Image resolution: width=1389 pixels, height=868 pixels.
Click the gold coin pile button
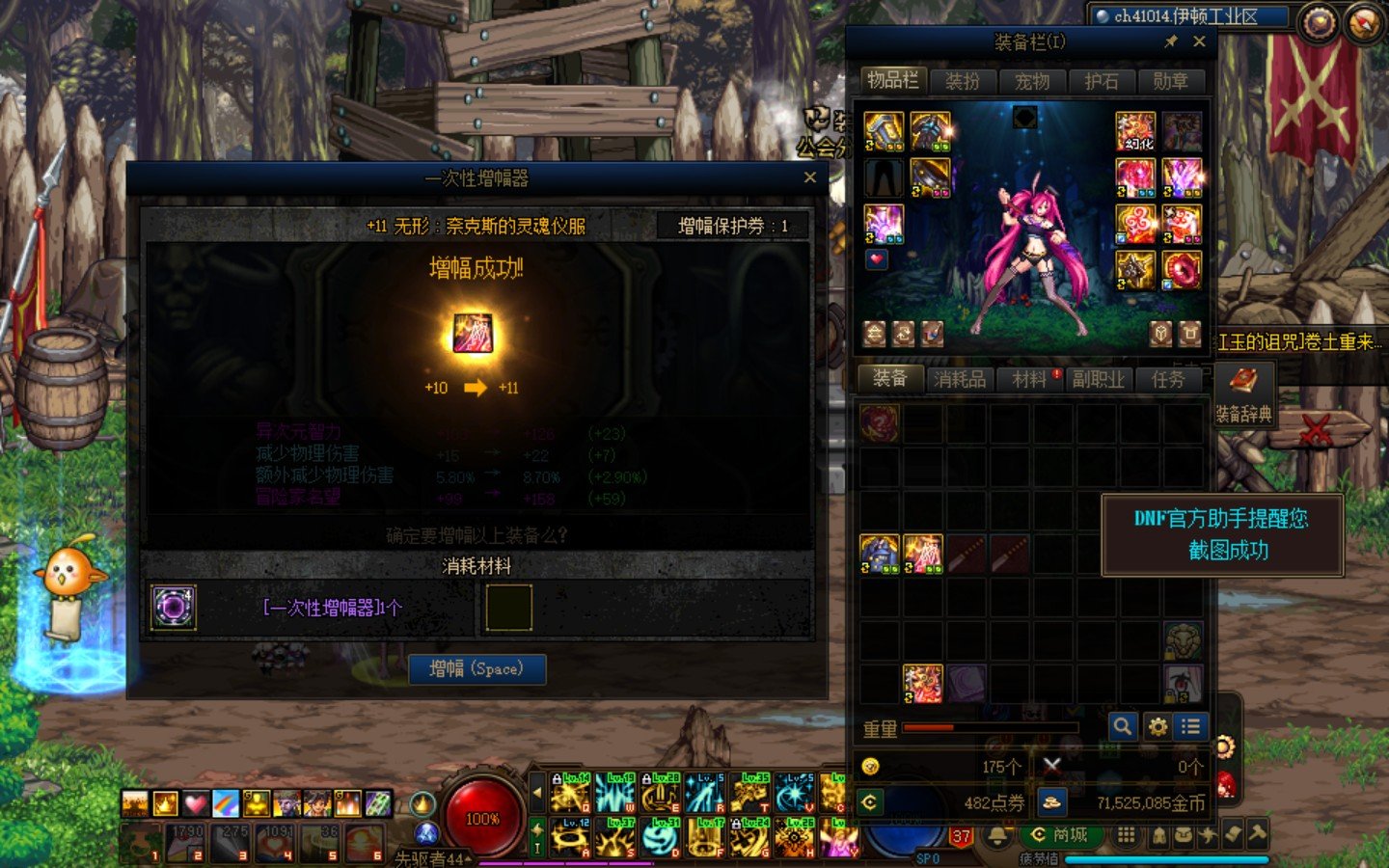coord(1051,801)
